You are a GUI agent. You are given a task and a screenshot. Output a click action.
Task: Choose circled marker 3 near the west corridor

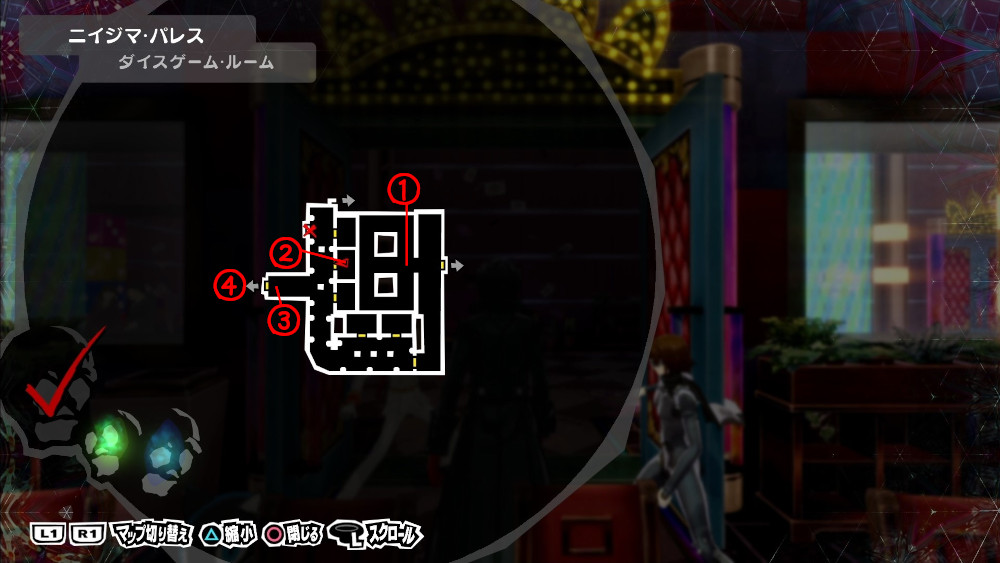[284, 320]
